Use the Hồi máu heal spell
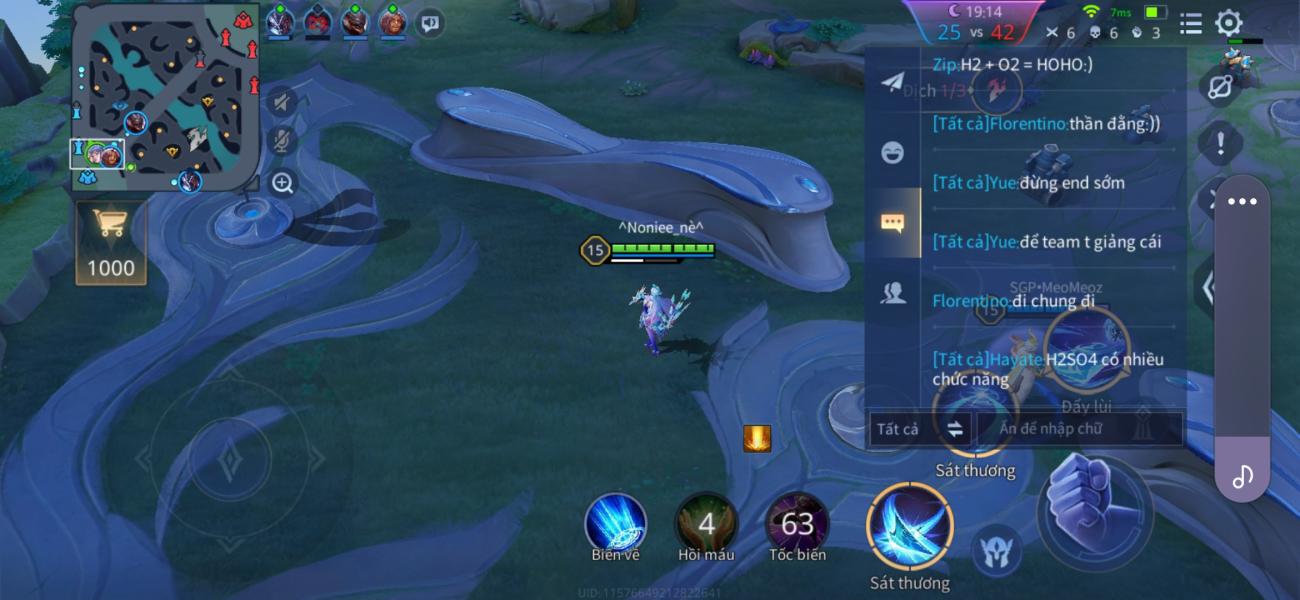Viewport: 1300px width, 600px height. [706, 523]
